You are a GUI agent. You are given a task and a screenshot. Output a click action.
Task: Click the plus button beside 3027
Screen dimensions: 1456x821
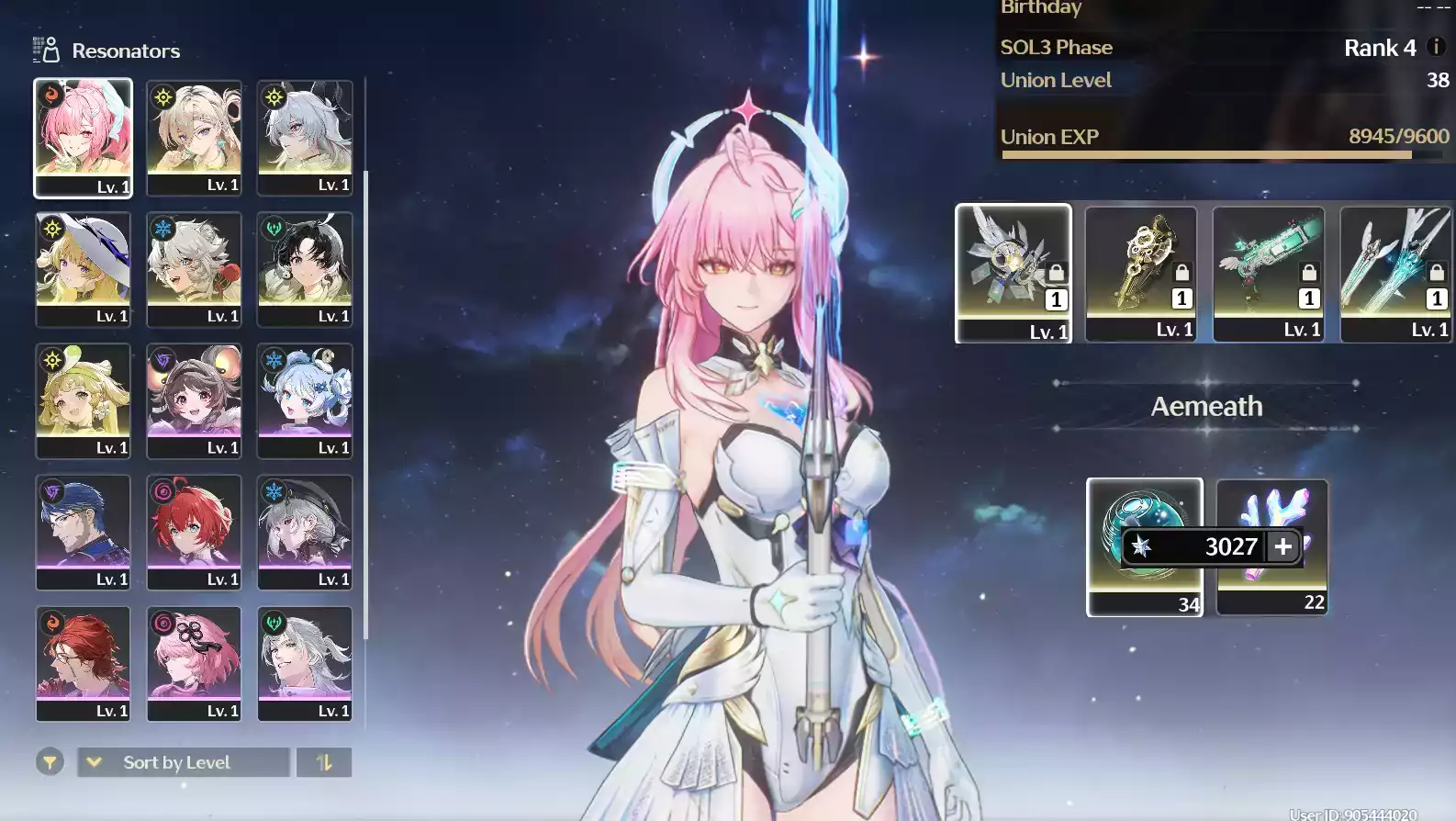coord(1283,546)
